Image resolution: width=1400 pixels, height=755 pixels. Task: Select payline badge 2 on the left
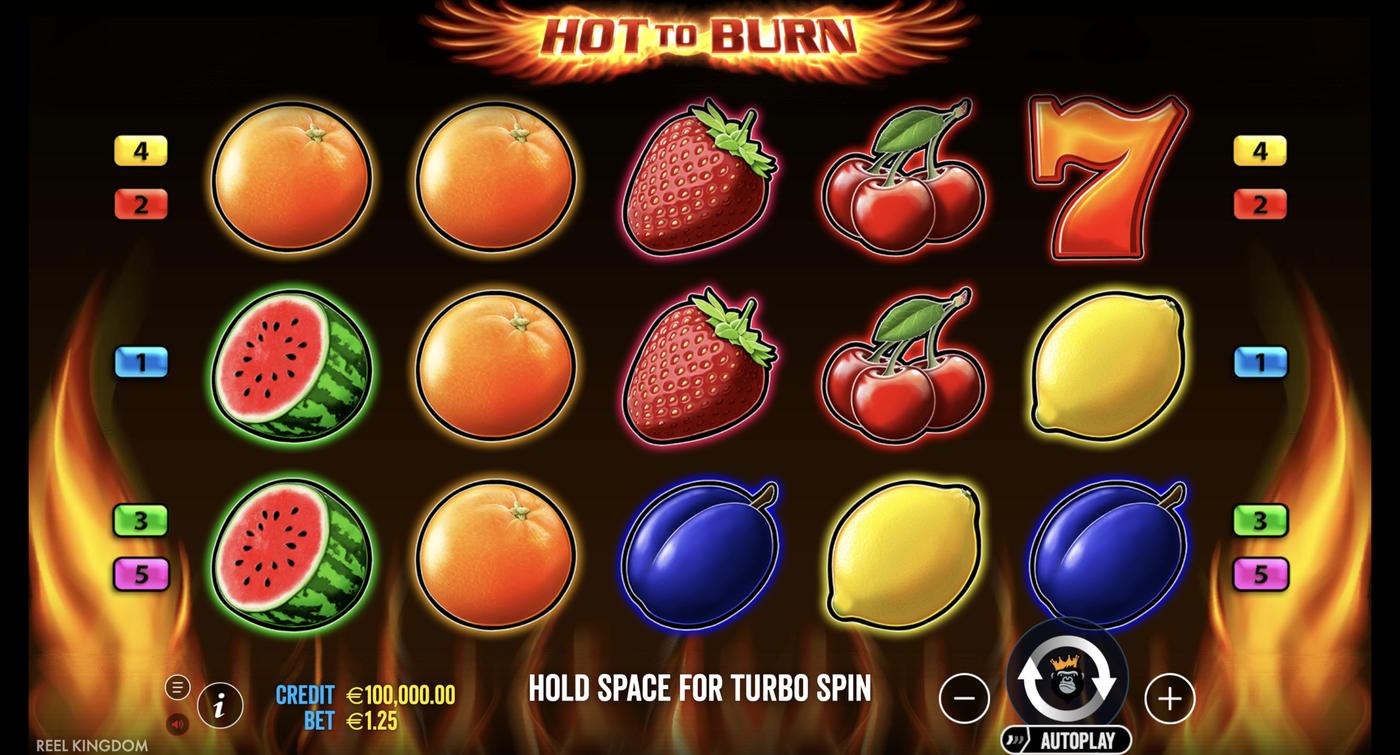[x=140, y=204]
